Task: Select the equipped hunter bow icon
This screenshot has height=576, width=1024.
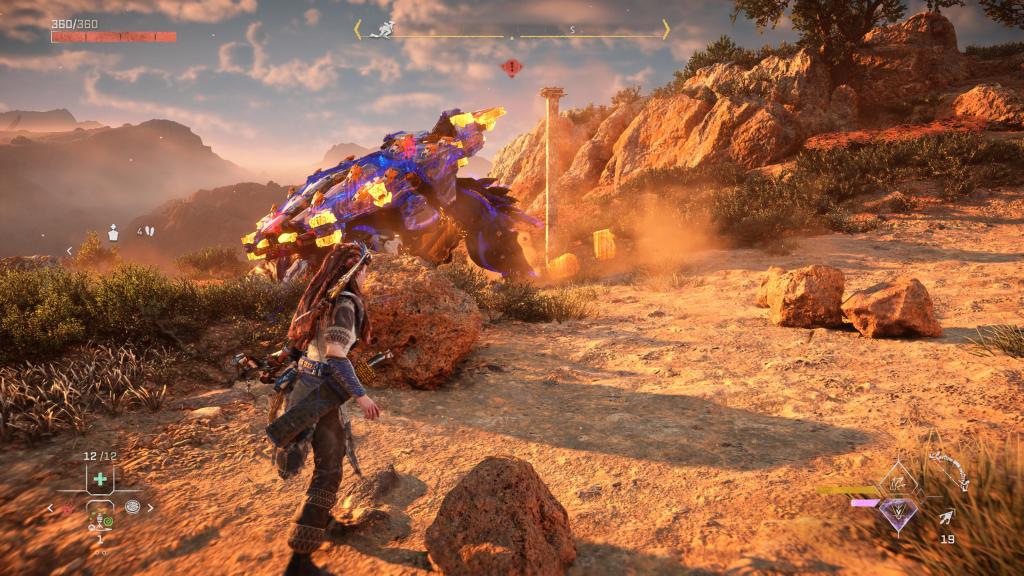Action: tap(948, 471)
